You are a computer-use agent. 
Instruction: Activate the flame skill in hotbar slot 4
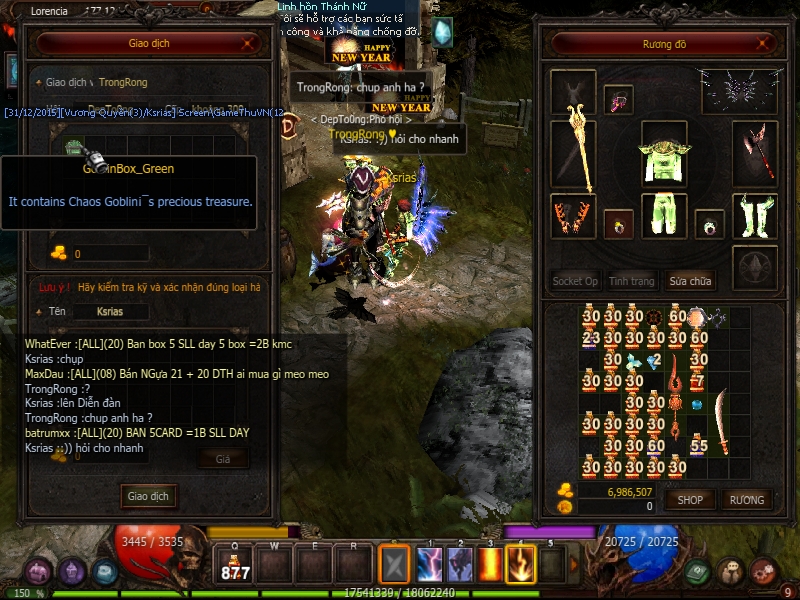point(520,565)
